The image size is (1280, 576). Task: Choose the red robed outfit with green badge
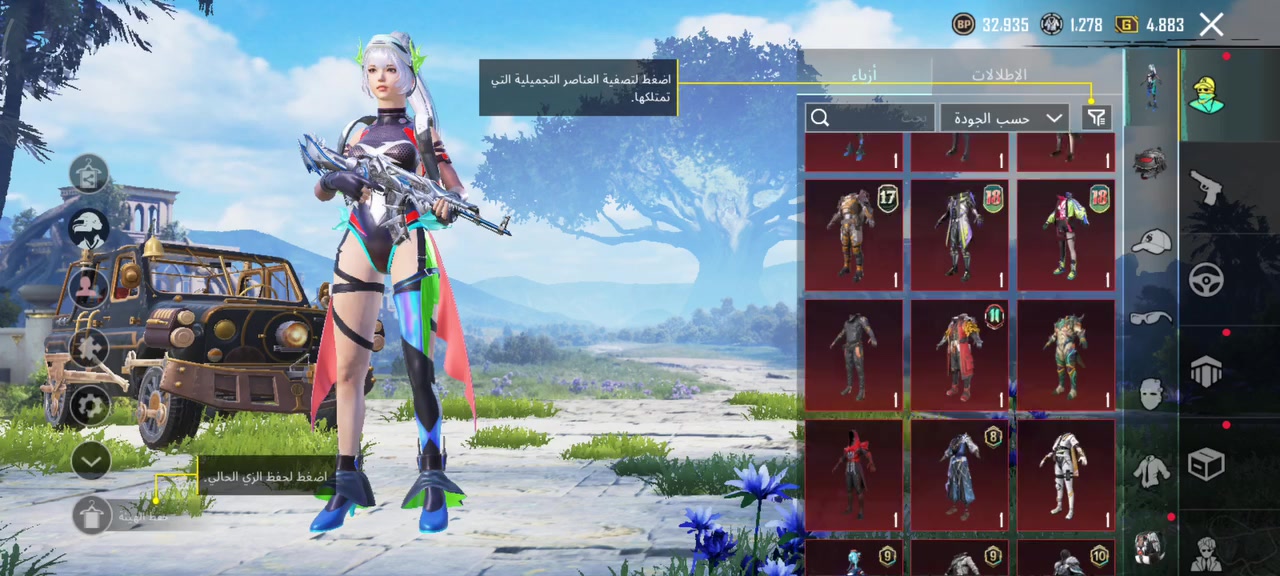point(959,355)
